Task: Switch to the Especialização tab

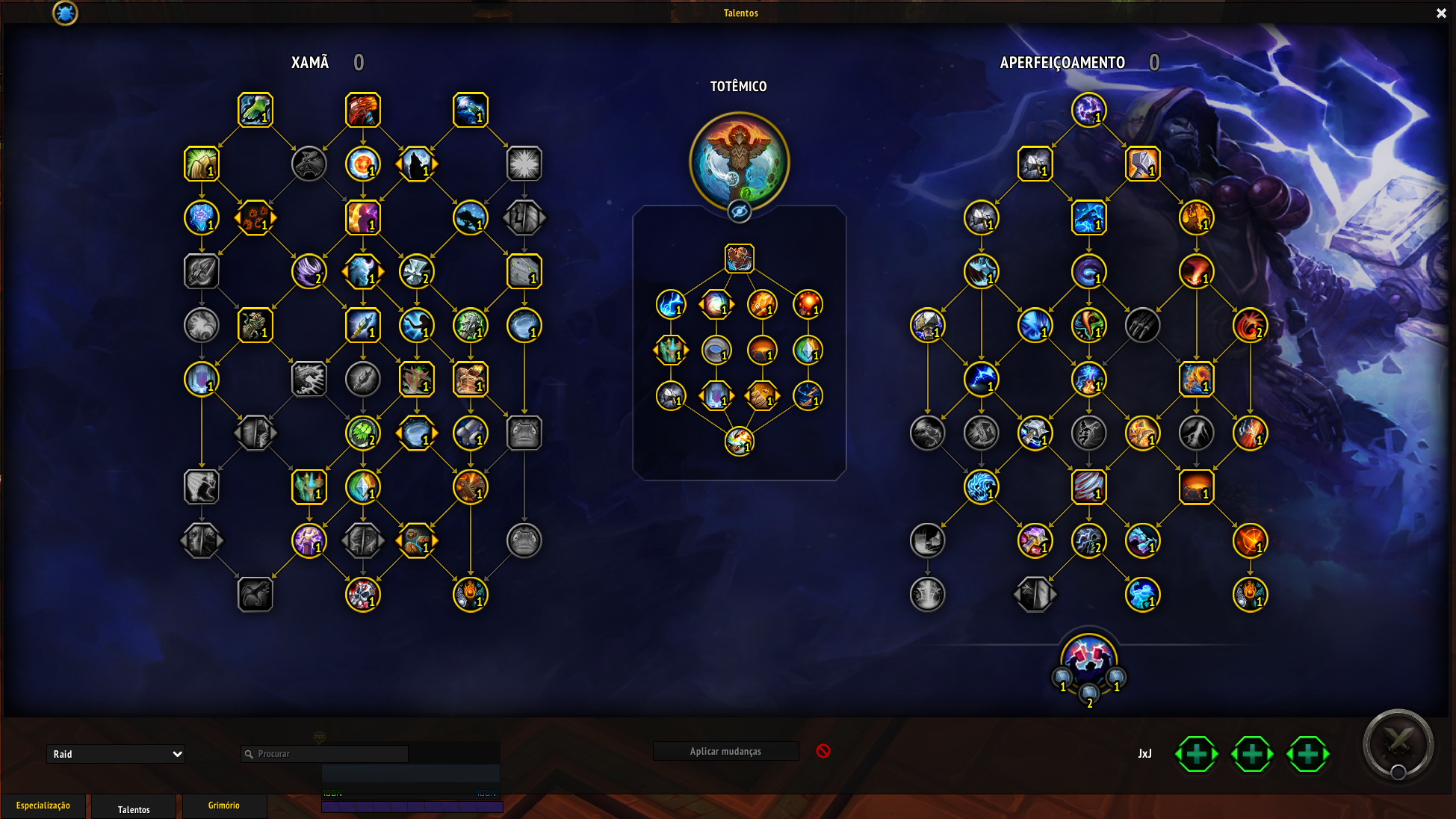Action: click(43, 806)
